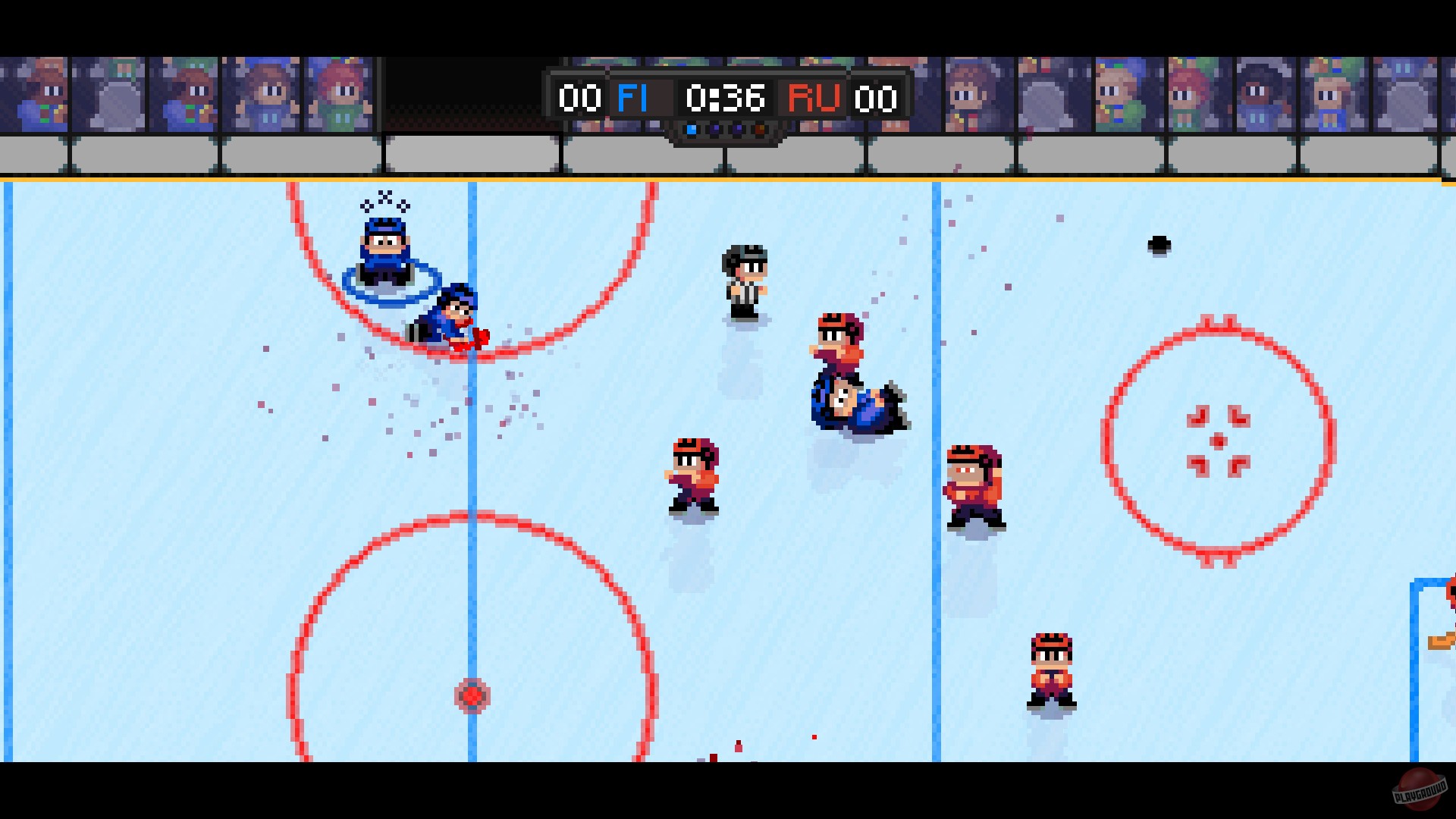
Task: Click the game clock showing 0:36
Action: coord(726,97)
